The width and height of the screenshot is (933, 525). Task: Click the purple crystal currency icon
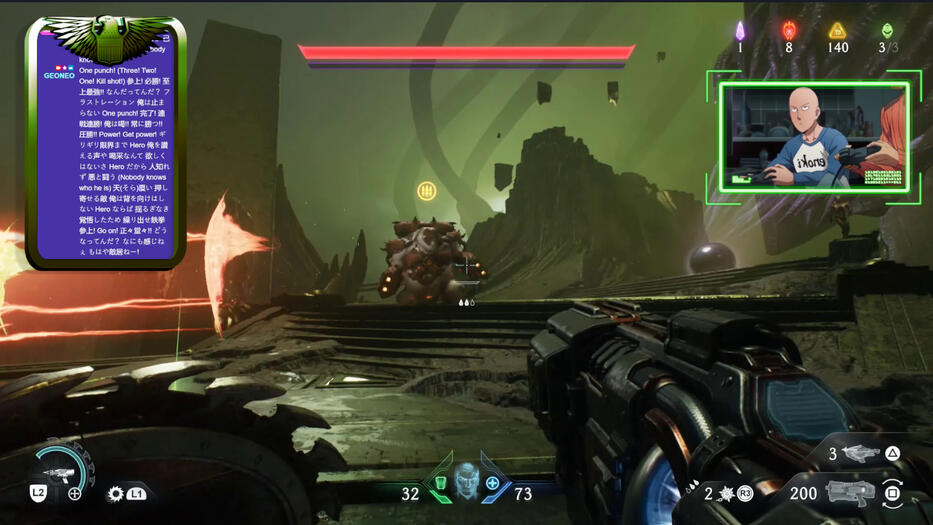click(740, 31)
